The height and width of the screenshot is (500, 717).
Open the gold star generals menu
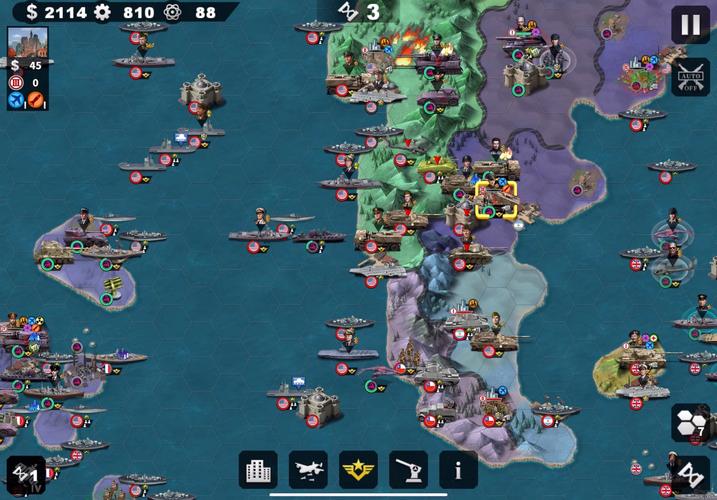(x=359, y=469)
